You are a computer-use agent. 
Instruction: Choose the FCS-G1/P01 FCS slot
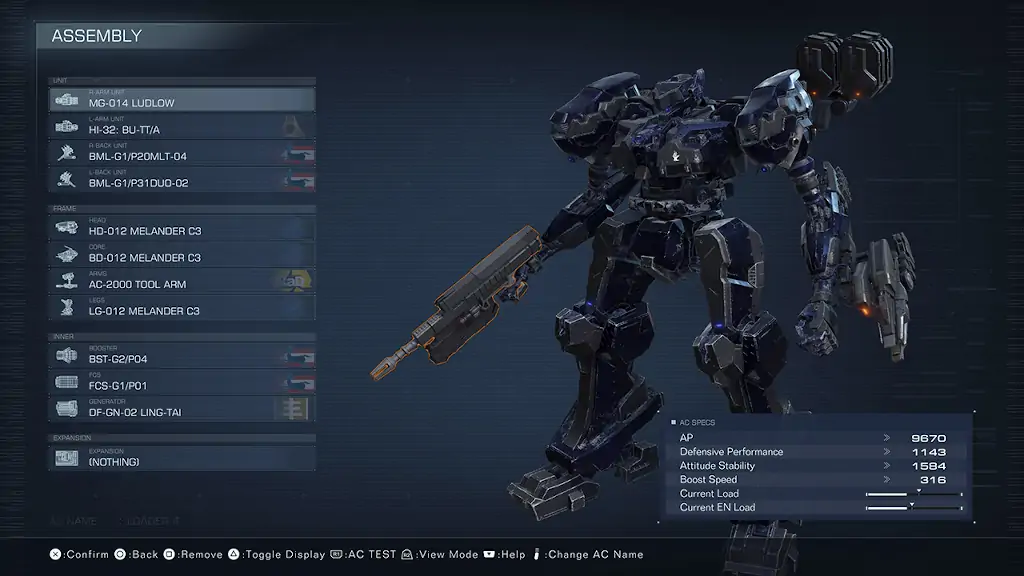pyautogui.click(x=182, y=383)
